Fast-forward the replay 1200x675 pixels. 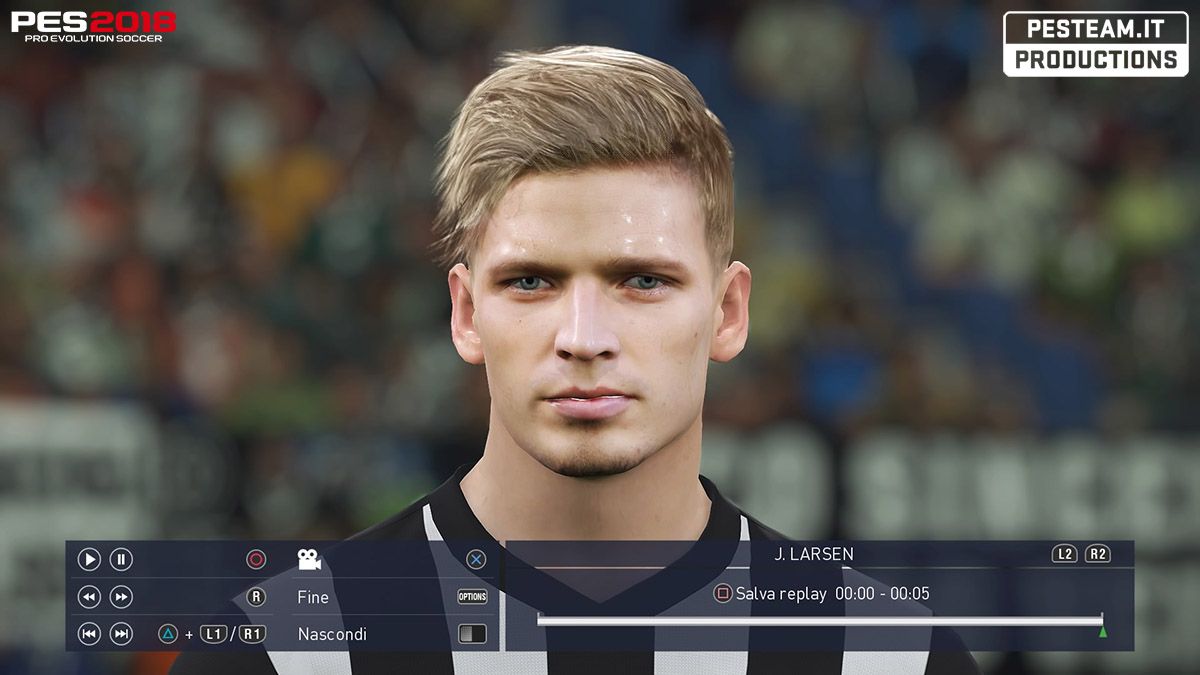(x=121, y=597)
